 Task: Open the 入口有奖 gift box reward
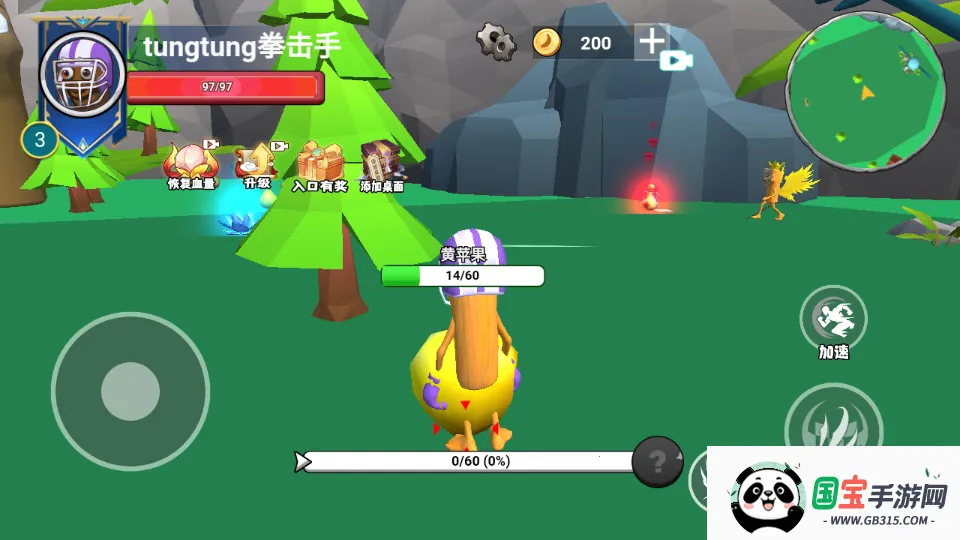pyautogui.click(x=319, y=163)
